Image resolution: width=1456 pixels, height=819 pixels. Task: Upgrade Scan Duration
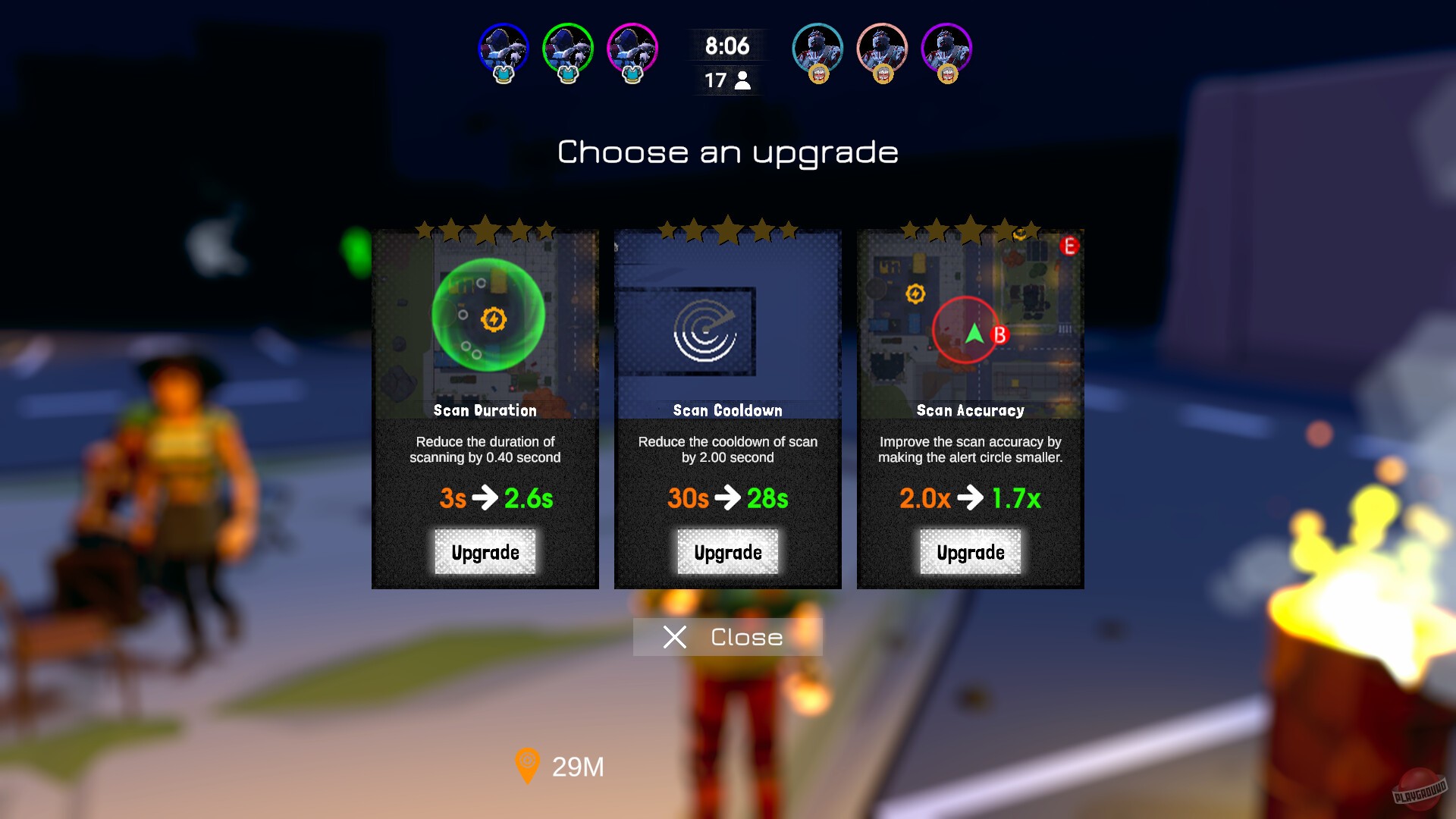tap(485, 552)
